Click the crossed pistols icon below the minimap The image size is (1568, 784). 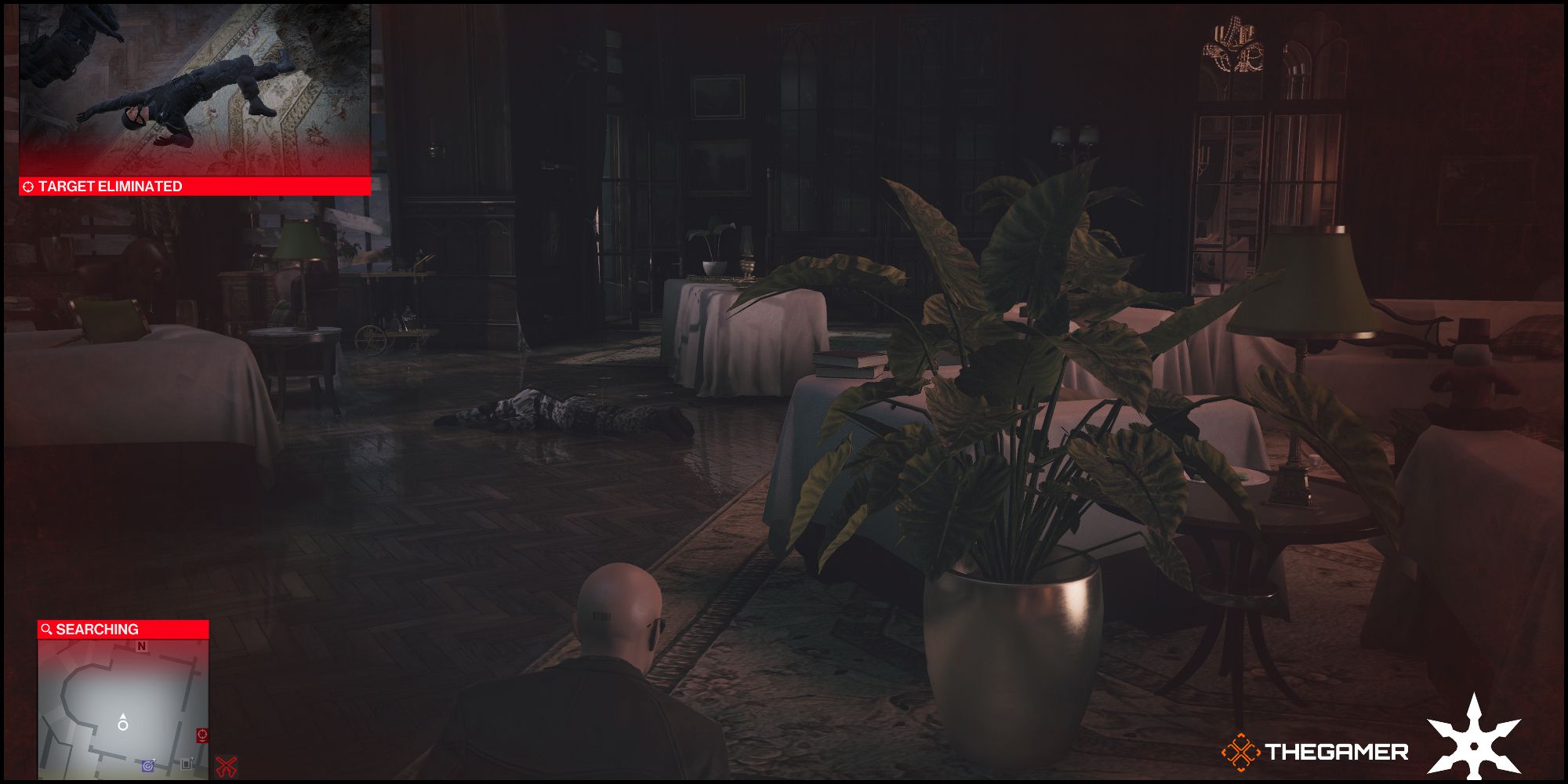point(224,765)
